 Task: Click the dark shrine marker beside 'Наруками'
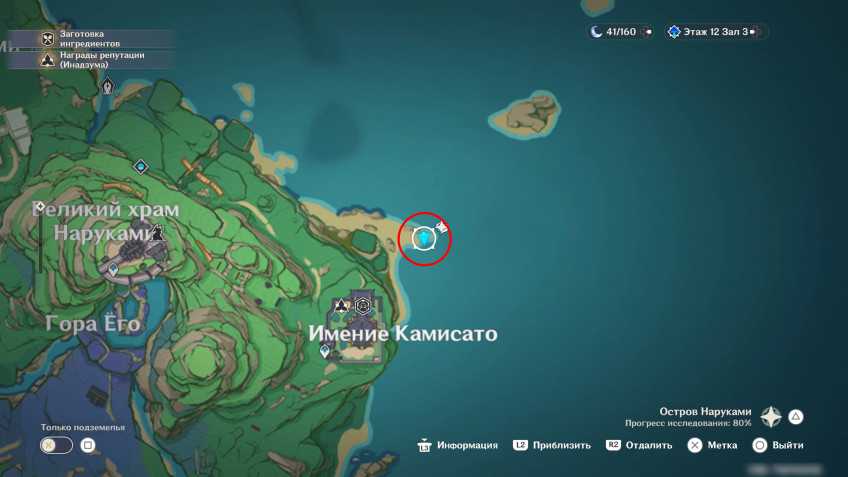[x=157, y=232]
